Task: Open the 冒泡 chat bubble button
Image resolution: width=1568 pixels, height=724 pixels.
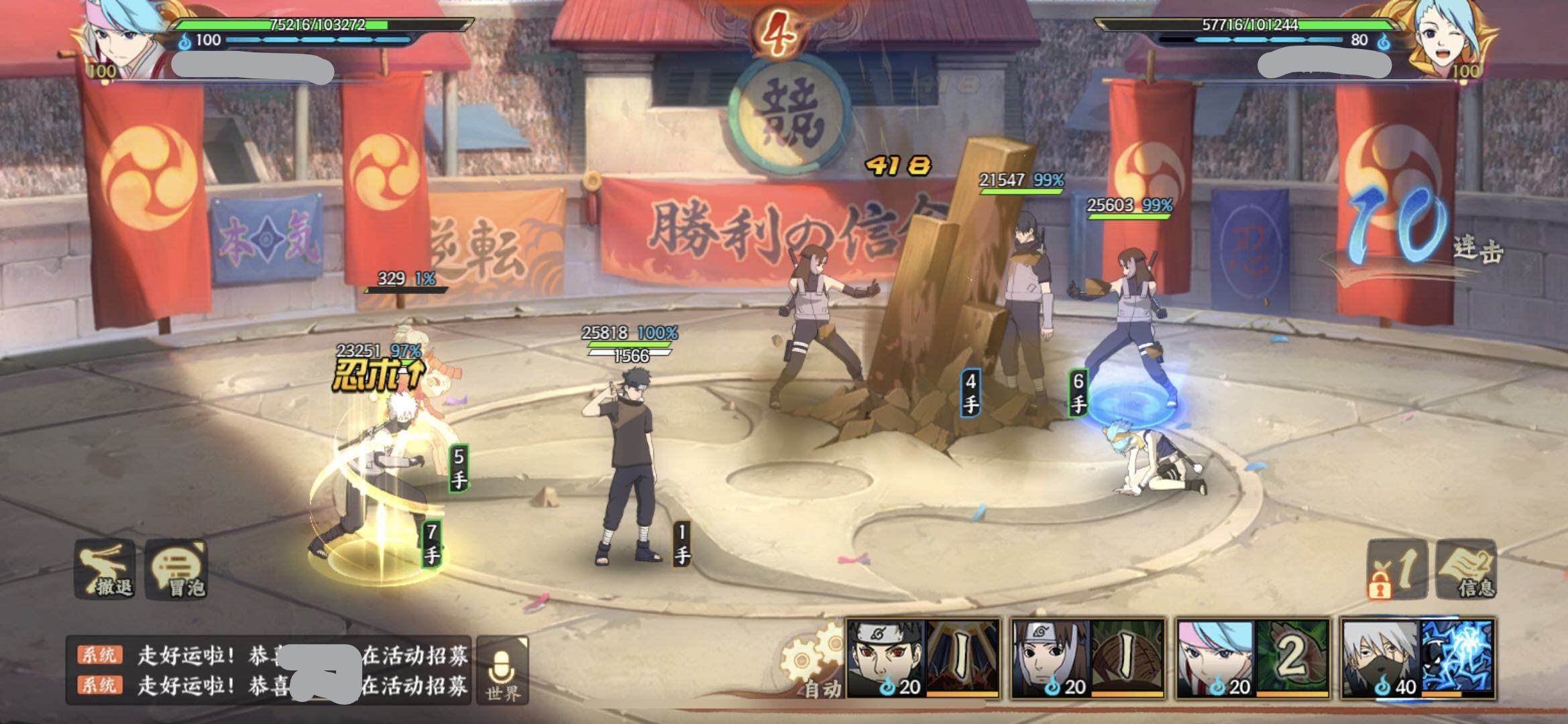Action: [x=177, y=569]
